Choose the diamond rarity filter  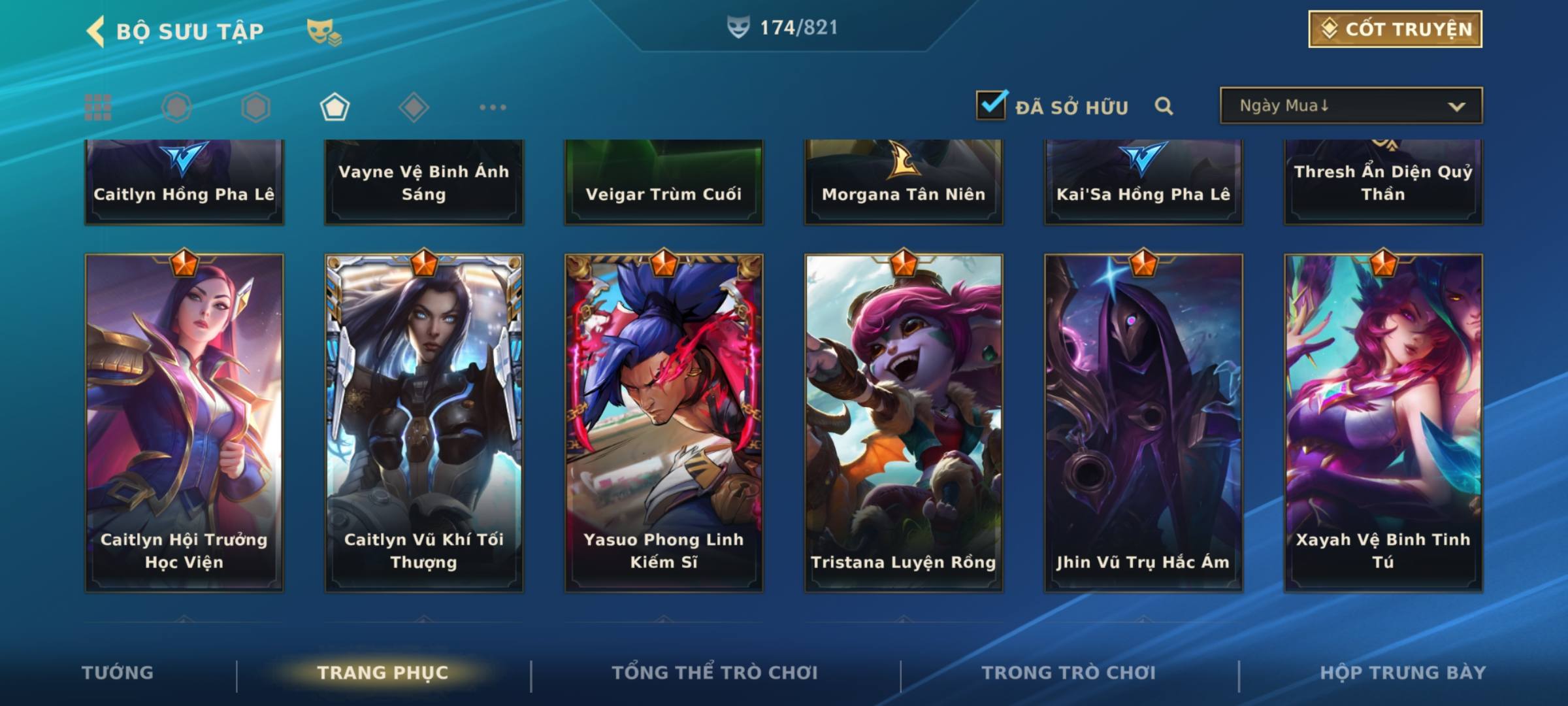tap(414, 107)
